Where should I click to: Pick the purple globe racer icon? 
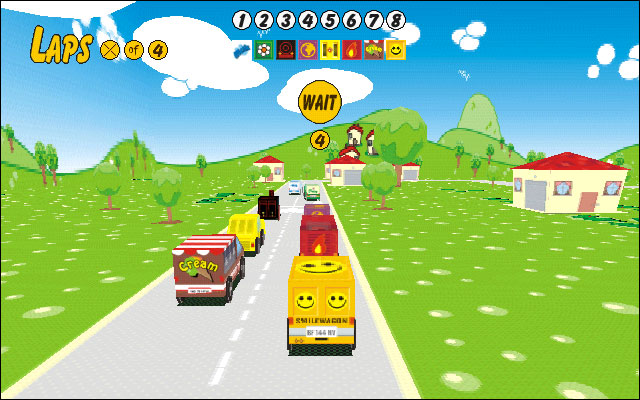tap(307, 49)
